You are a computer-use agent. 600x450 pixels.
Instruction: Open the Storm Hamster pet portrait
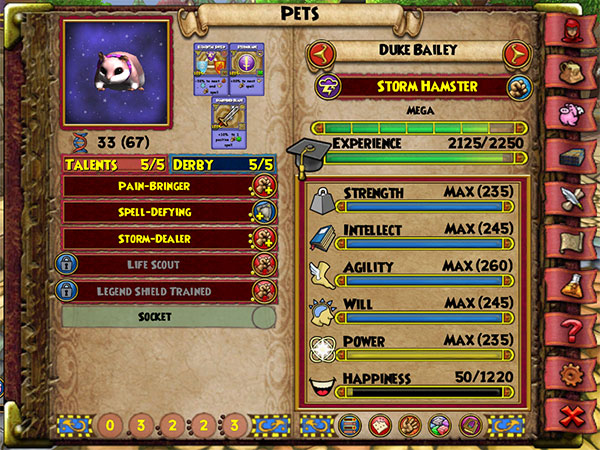click(115, 72)
